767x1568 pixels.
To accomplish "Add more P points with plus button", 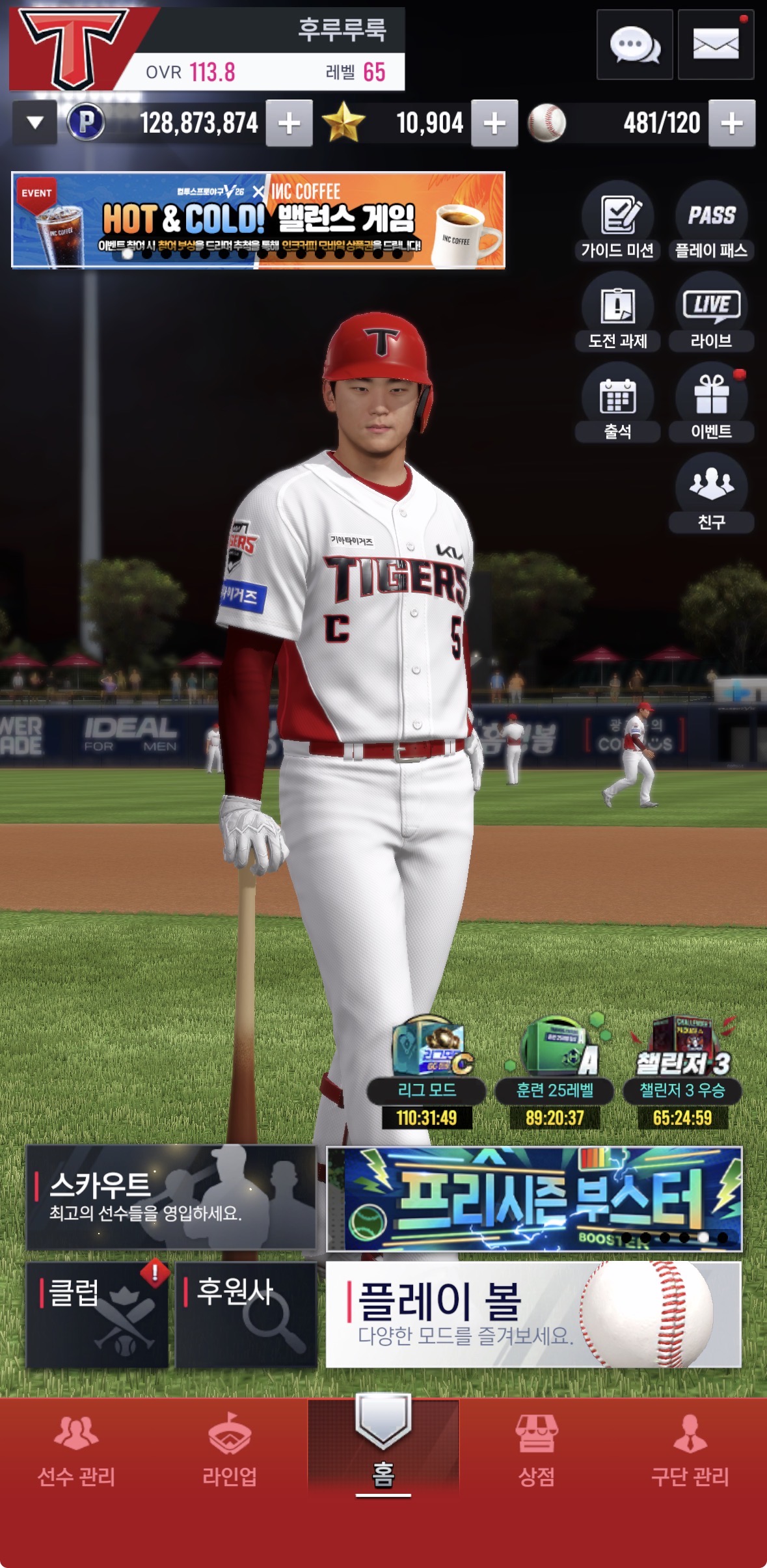I will click(289, 123).
